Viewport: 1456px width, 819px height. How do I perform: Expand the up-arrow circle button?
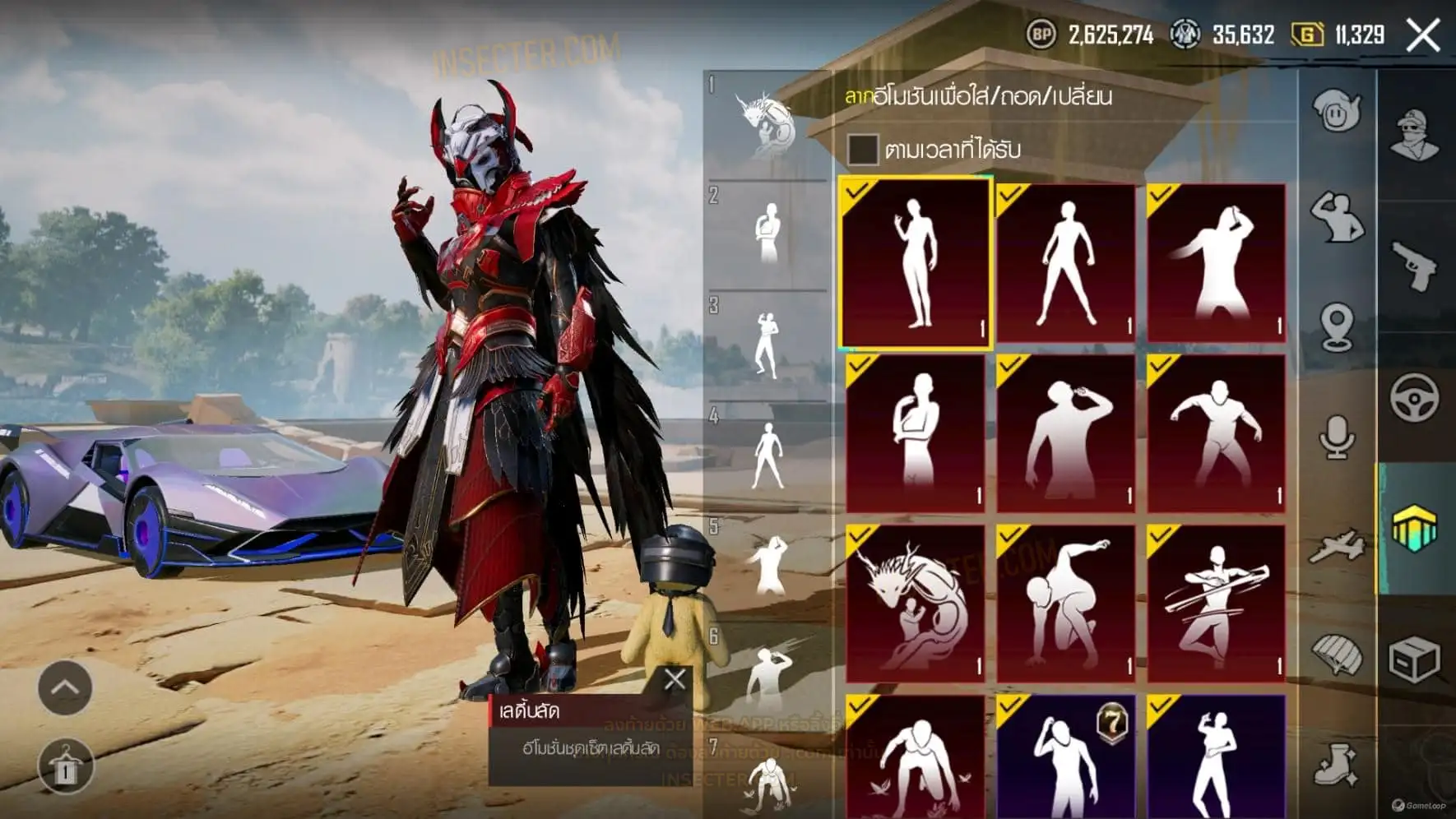point(65,687)
